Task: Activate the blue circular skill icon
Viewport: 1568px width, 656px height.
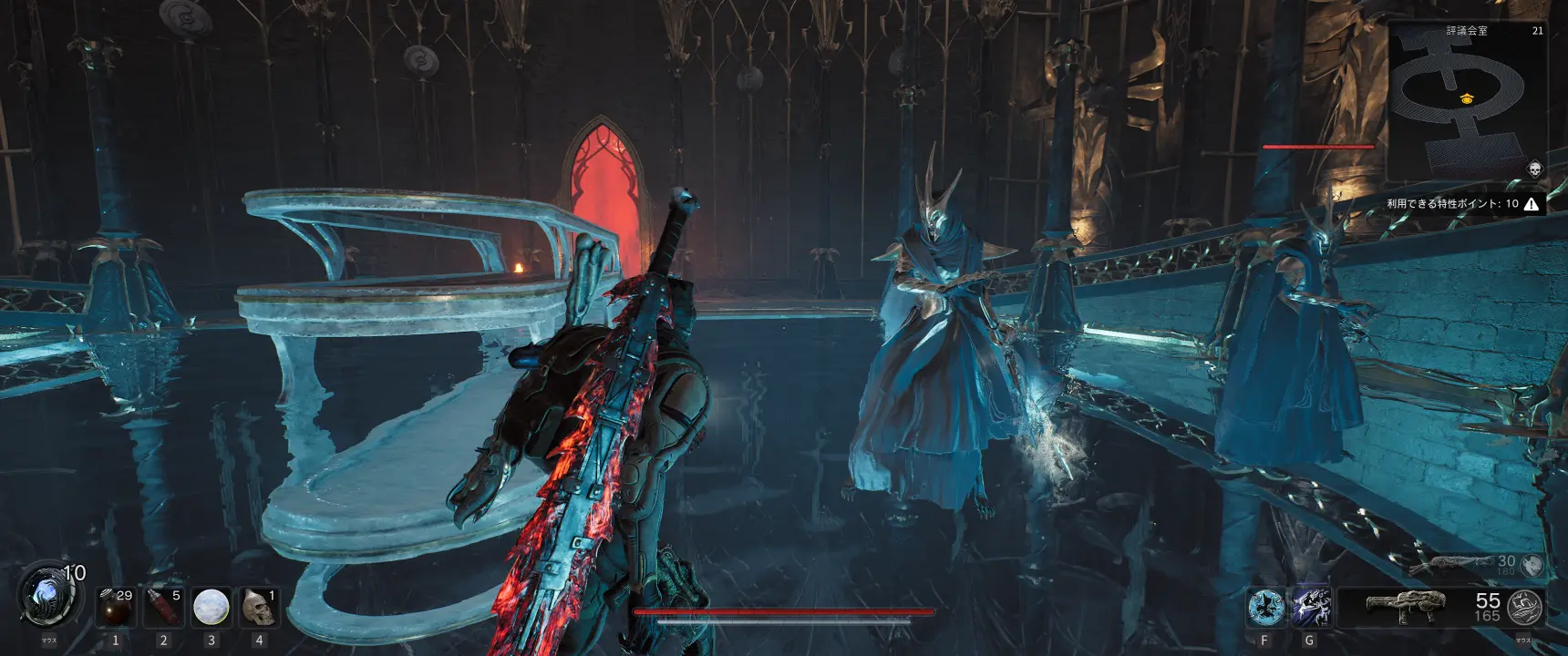Action: (x=1265, y=607)
